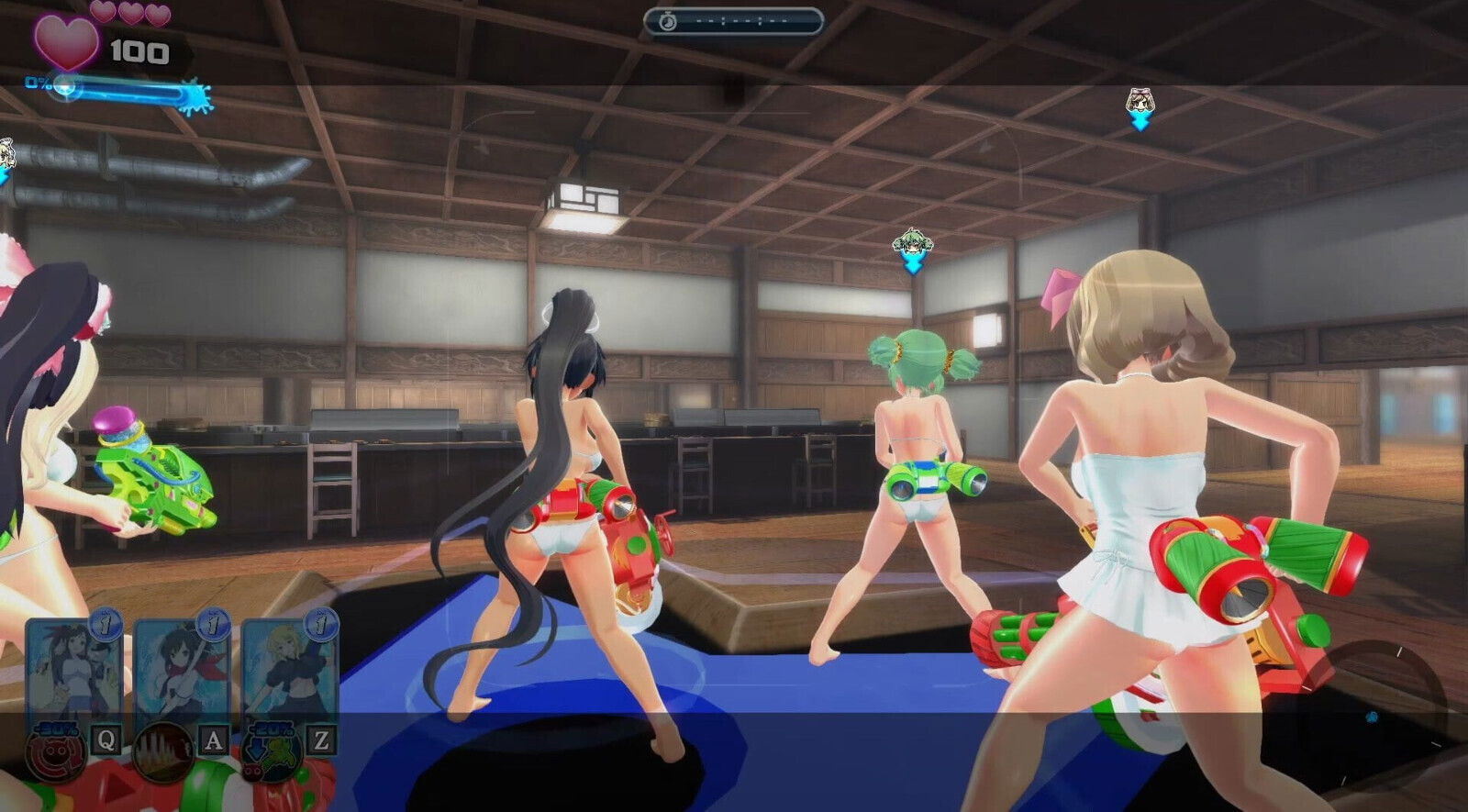1468x812 pixels.
Task: Activate the barrage skill icon under the A card
Action: (165, 752)
